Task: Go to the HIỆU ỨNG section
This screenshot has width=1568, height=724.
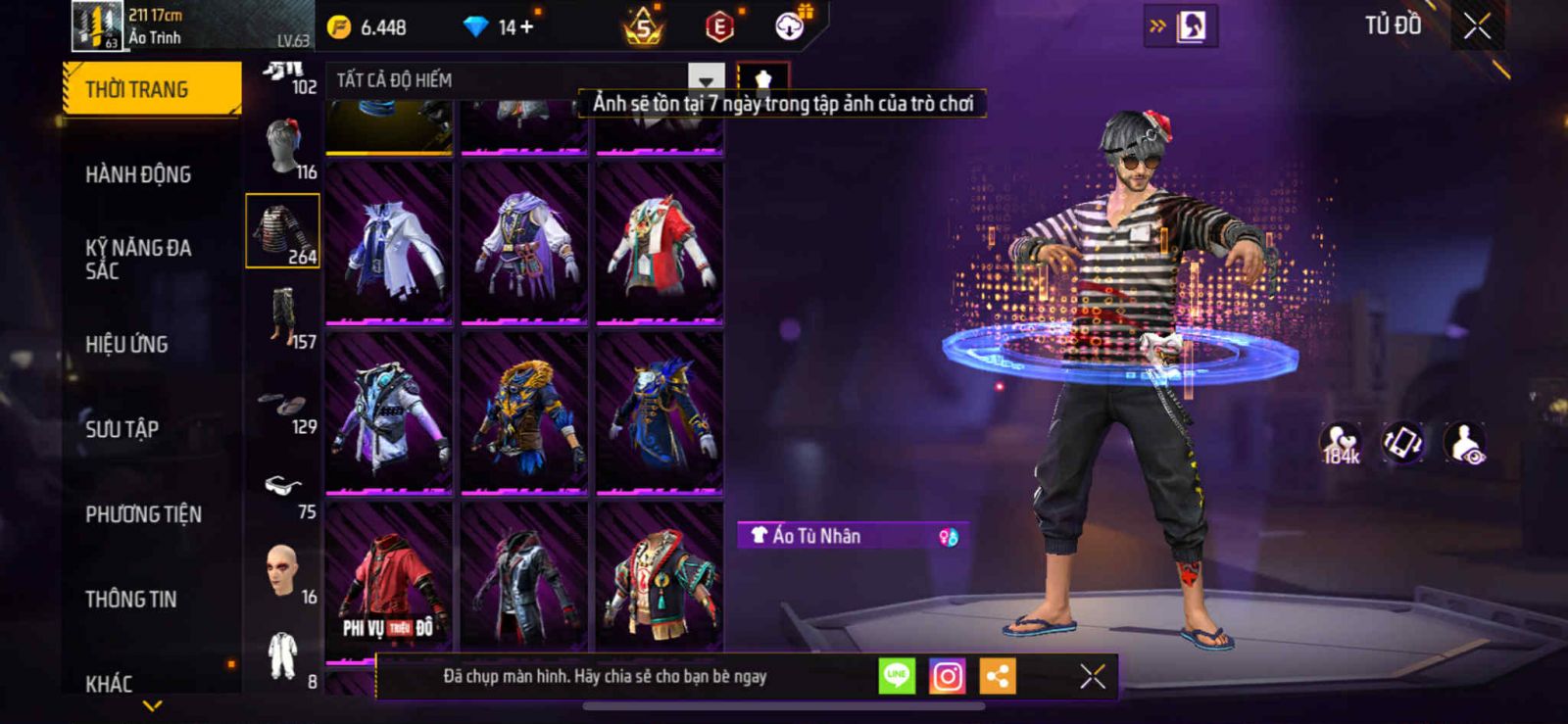Action: pos(126,344)
